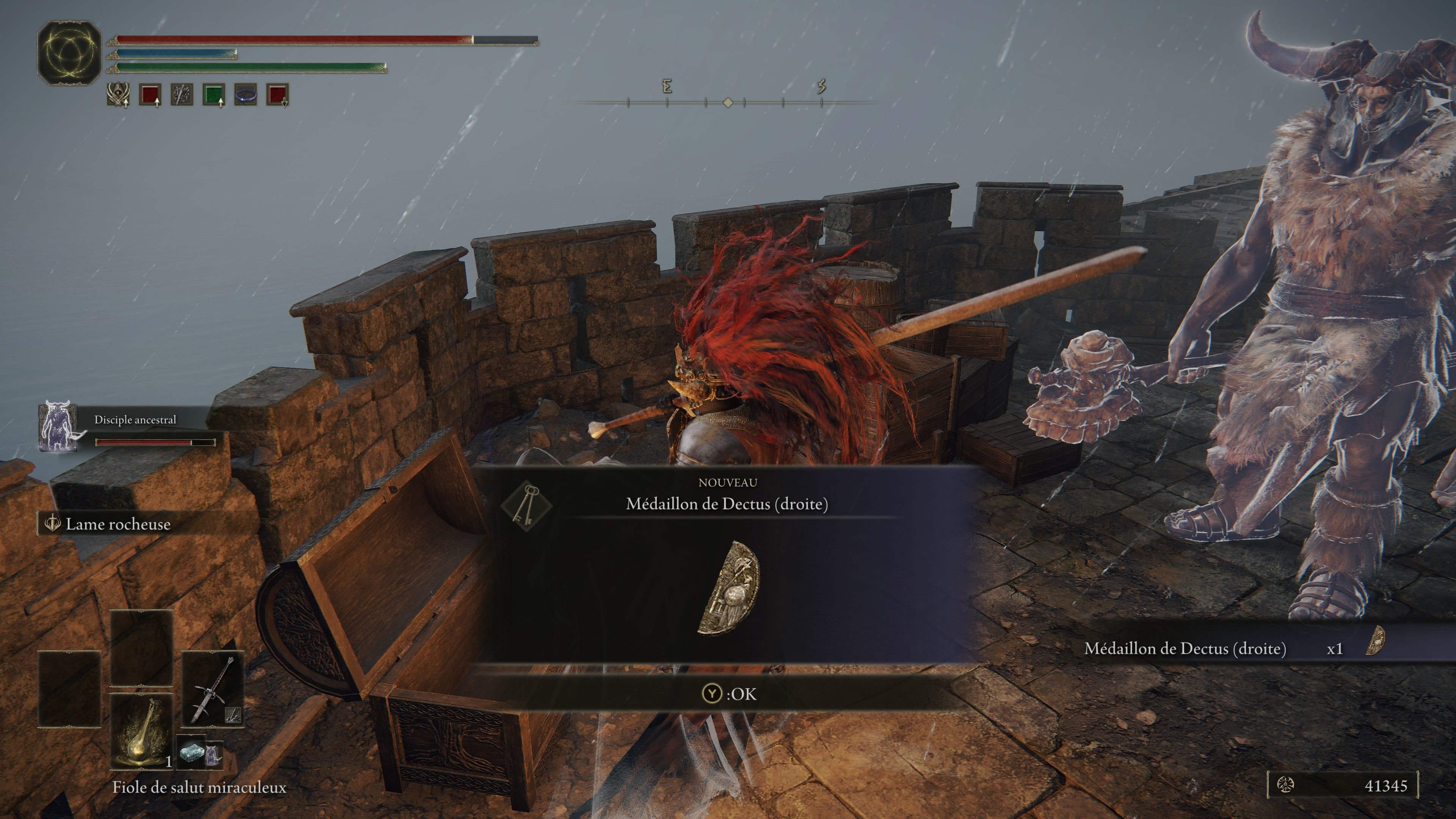Click the green square up-arrow buff icon
The height and width of the screenshot is (819, 1456).
point(213,94)
